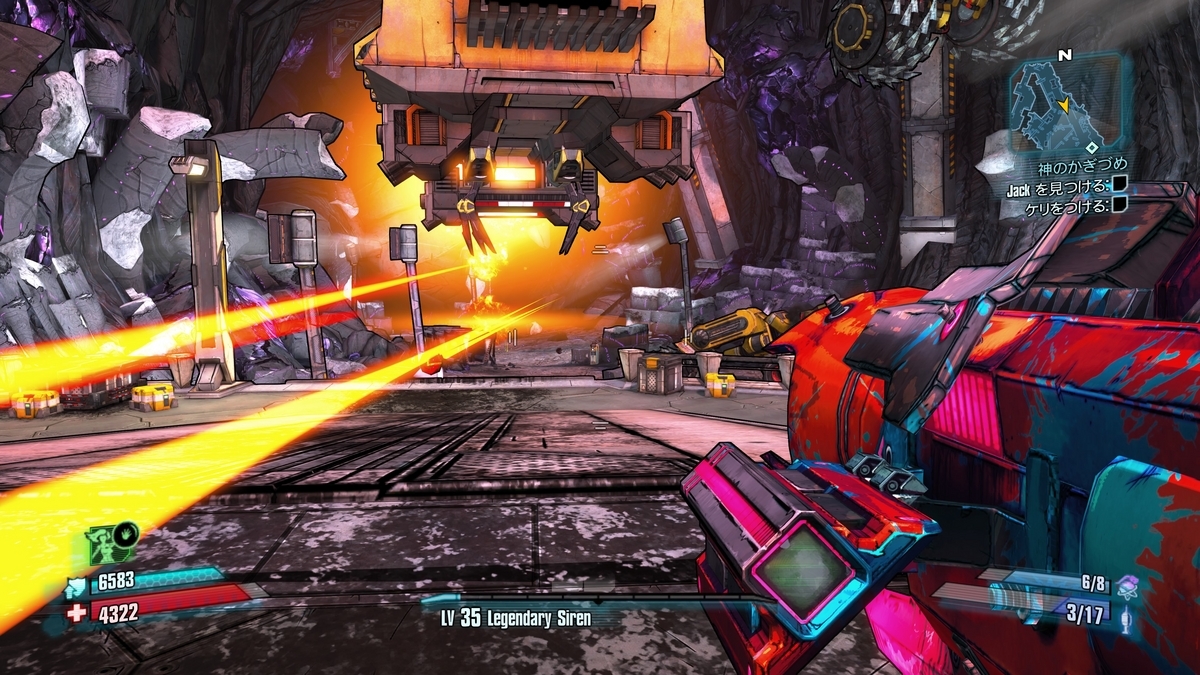Click the rocket ammo icon beside 3/17
This screenshot has height=675, width=1200.
tap(1127, 615)
